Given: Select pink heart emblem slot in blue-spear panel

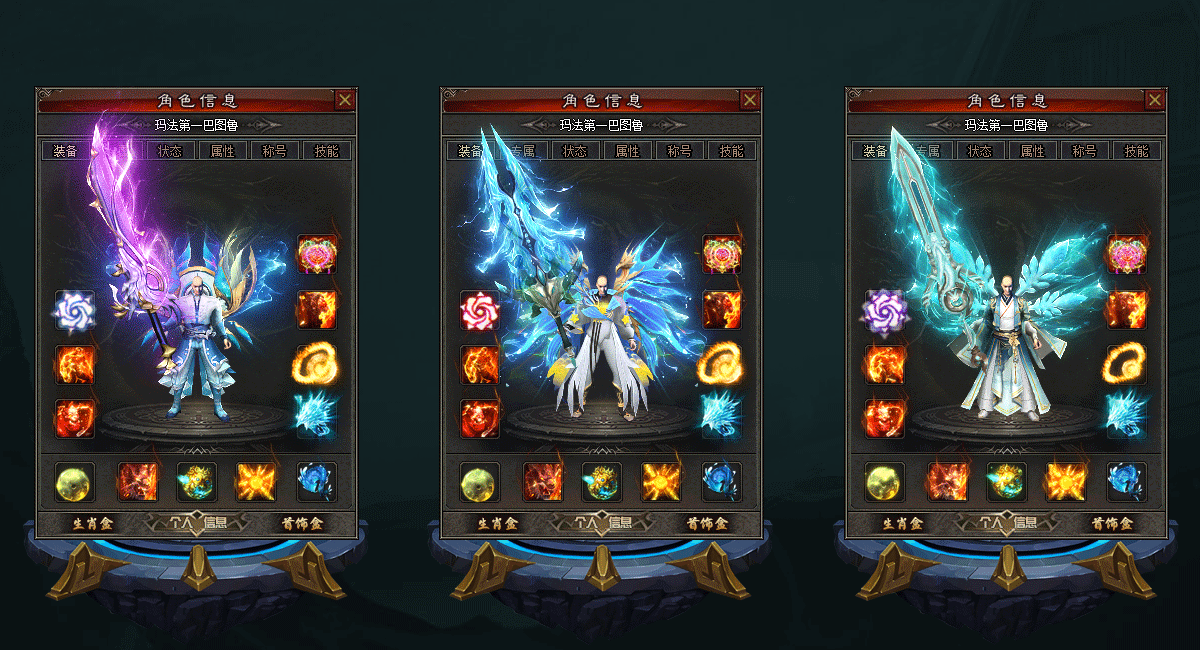Looking at the screenshot, I should (721, 254).
